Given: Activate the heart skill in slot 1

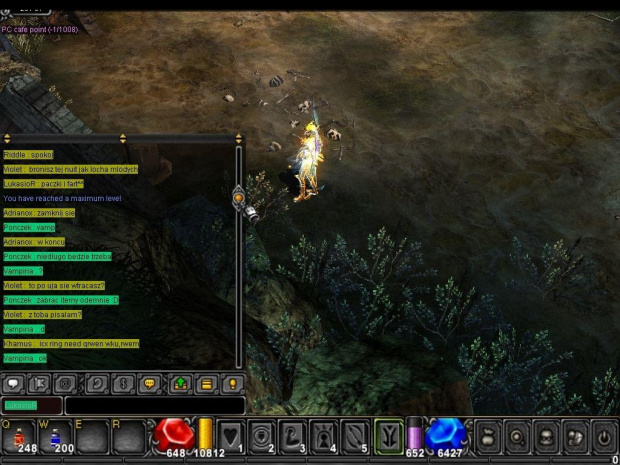Looking at the screenshot, I should tap(232, 436).
